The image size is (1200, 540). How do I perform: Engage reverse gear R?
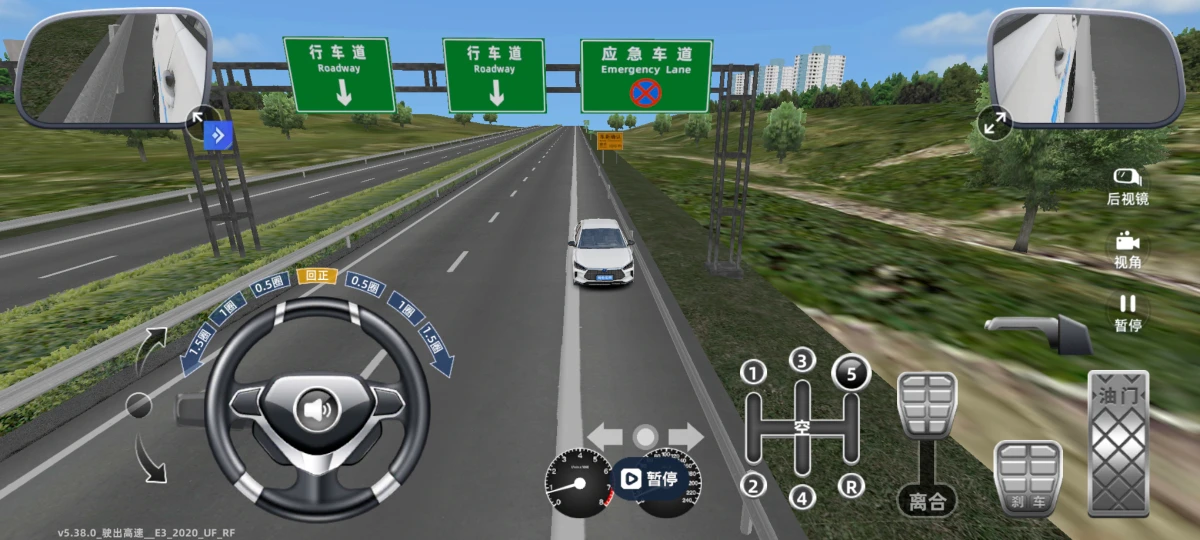[851, 486]
